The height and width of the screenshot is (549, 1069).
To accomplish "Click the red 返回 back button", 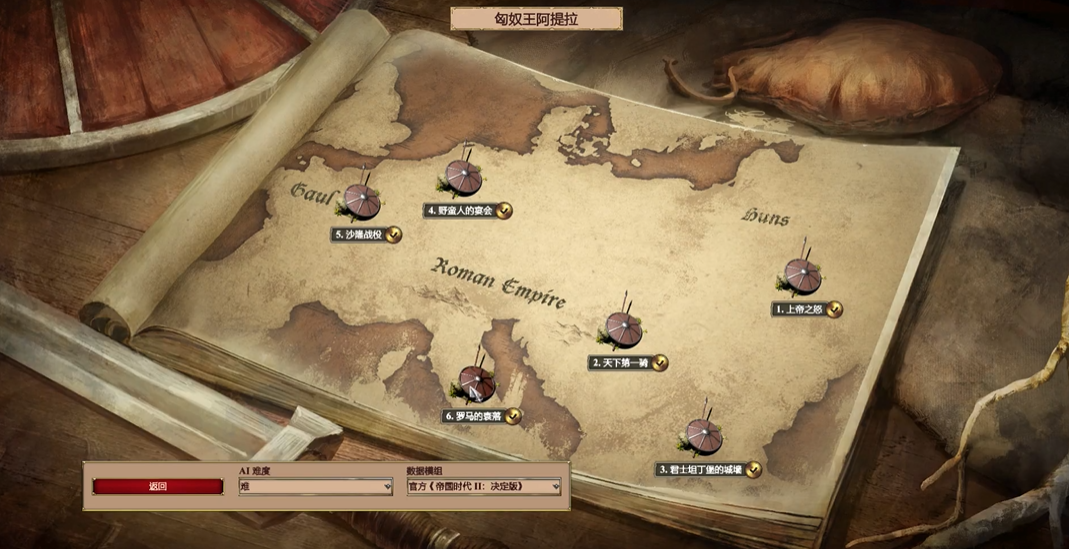I will click(158, 487).
